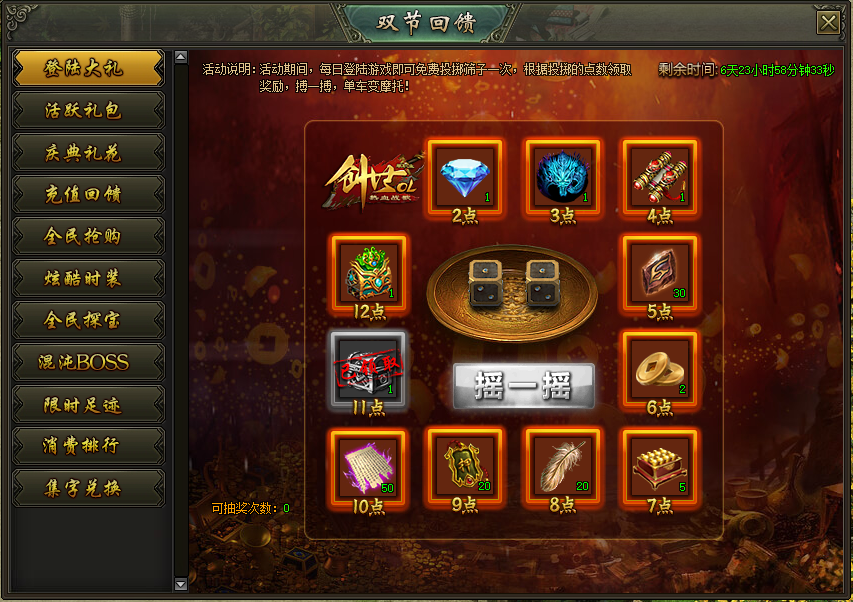Switch to the 登陆大礼 tab
Image resolution: width=853 pixels, height=602 pixels.
click(x=88, y=68)
